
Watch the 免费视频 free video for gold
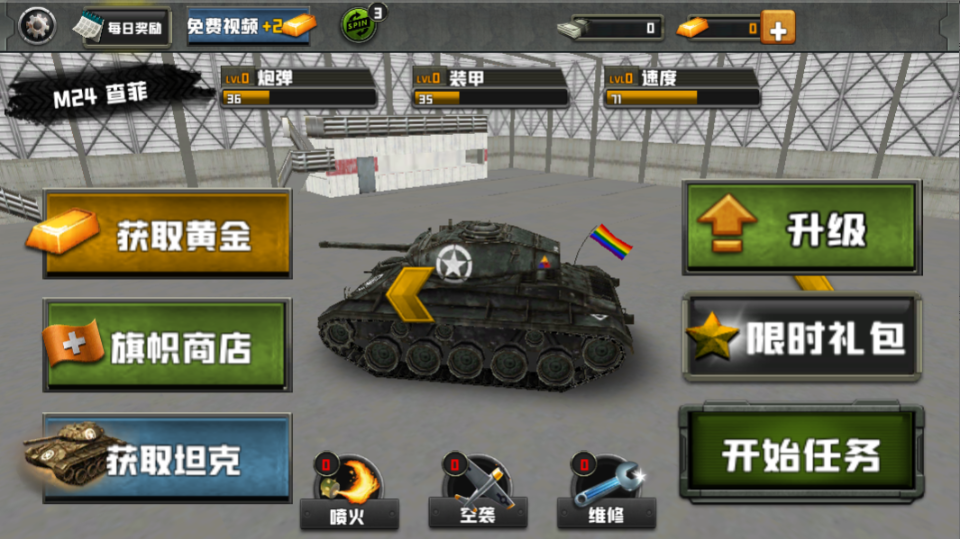tap(248, 27)
